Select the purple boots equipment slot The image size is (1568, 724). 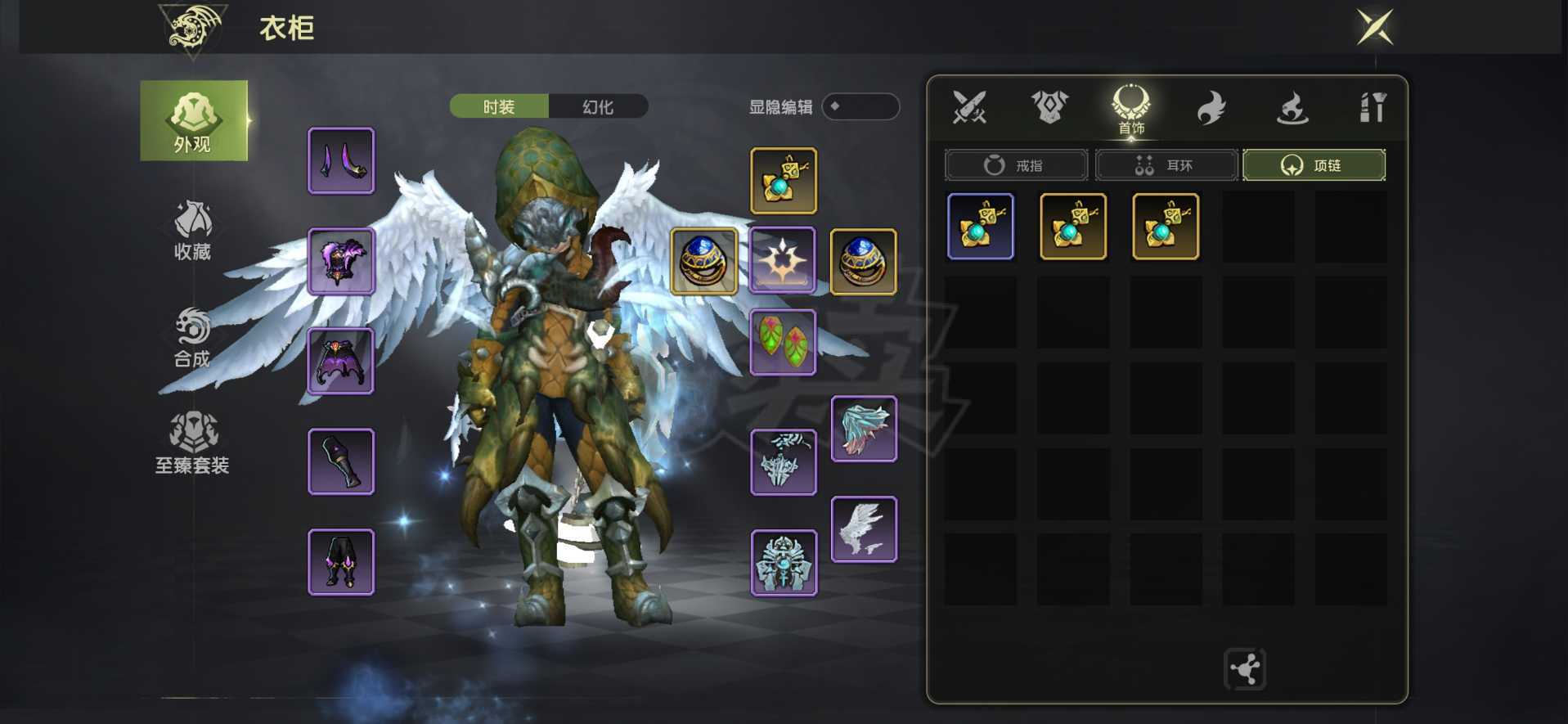(341, 562)
